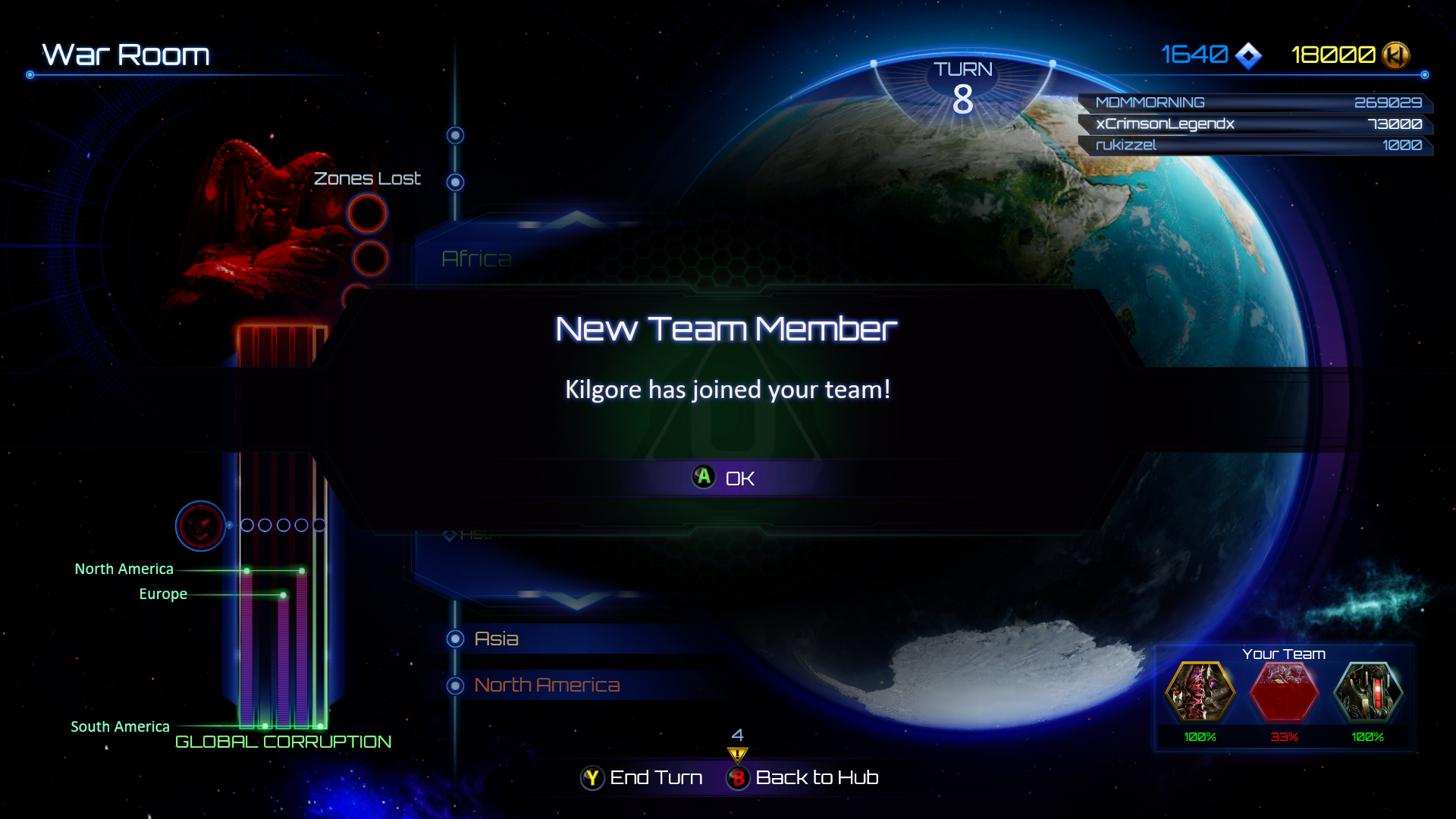1456x819 pixels.
Task: Open xCrimsonLegendx leaderboard row
Action: pyautogui.click(x=1256, y=124)
